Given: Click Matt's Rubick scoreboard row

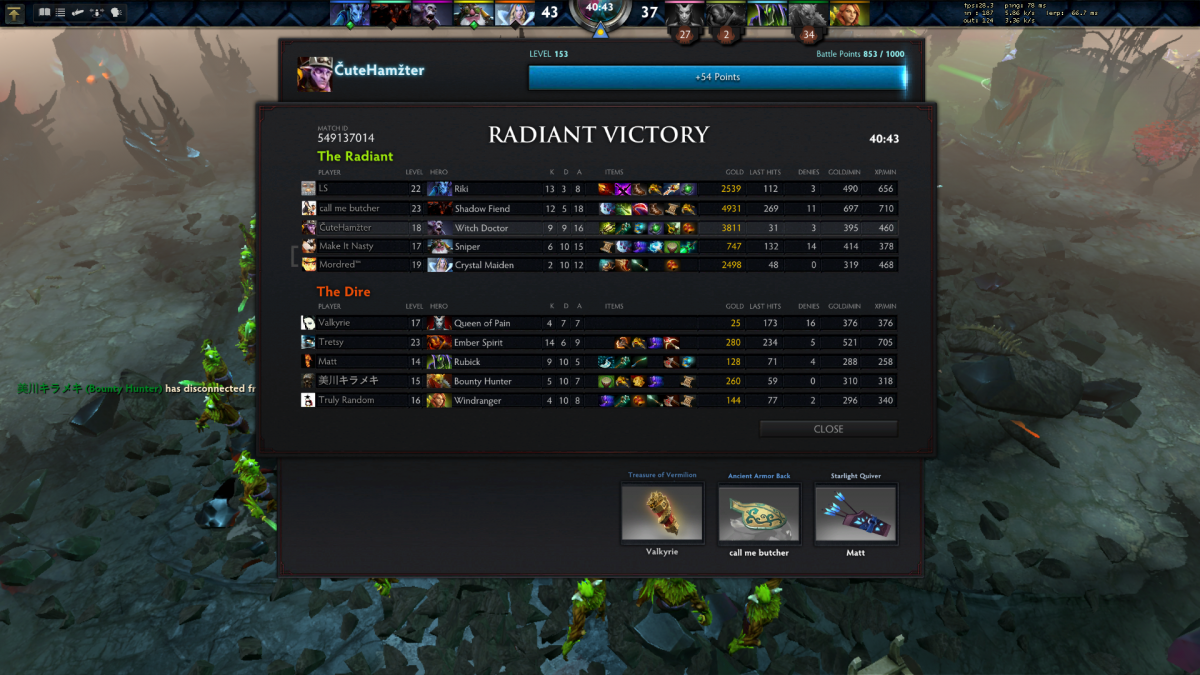Looking at the screenshot, I should [600, 362].
